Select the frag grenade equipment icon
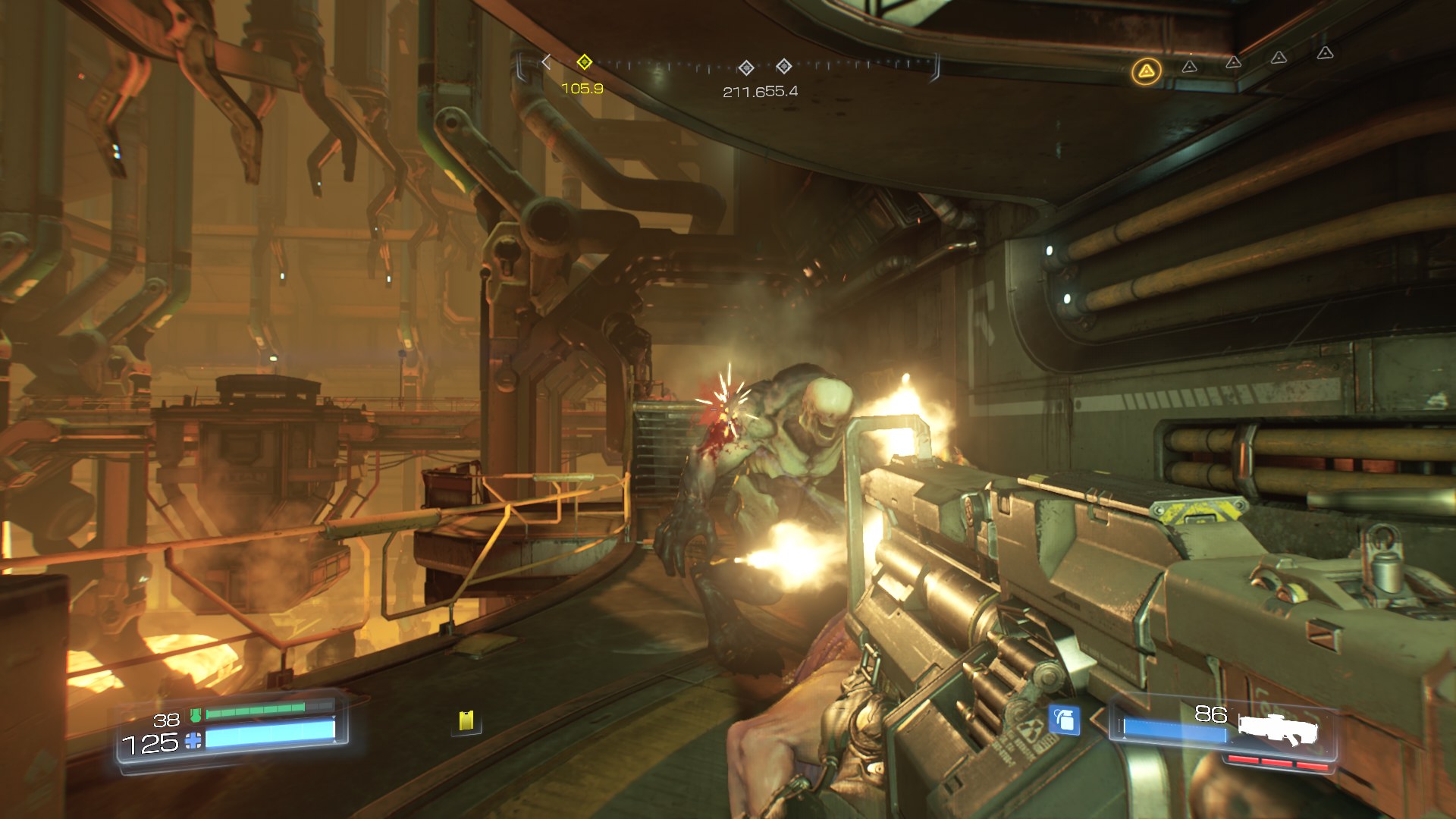1456x819 pixels. click(1065, 720)
